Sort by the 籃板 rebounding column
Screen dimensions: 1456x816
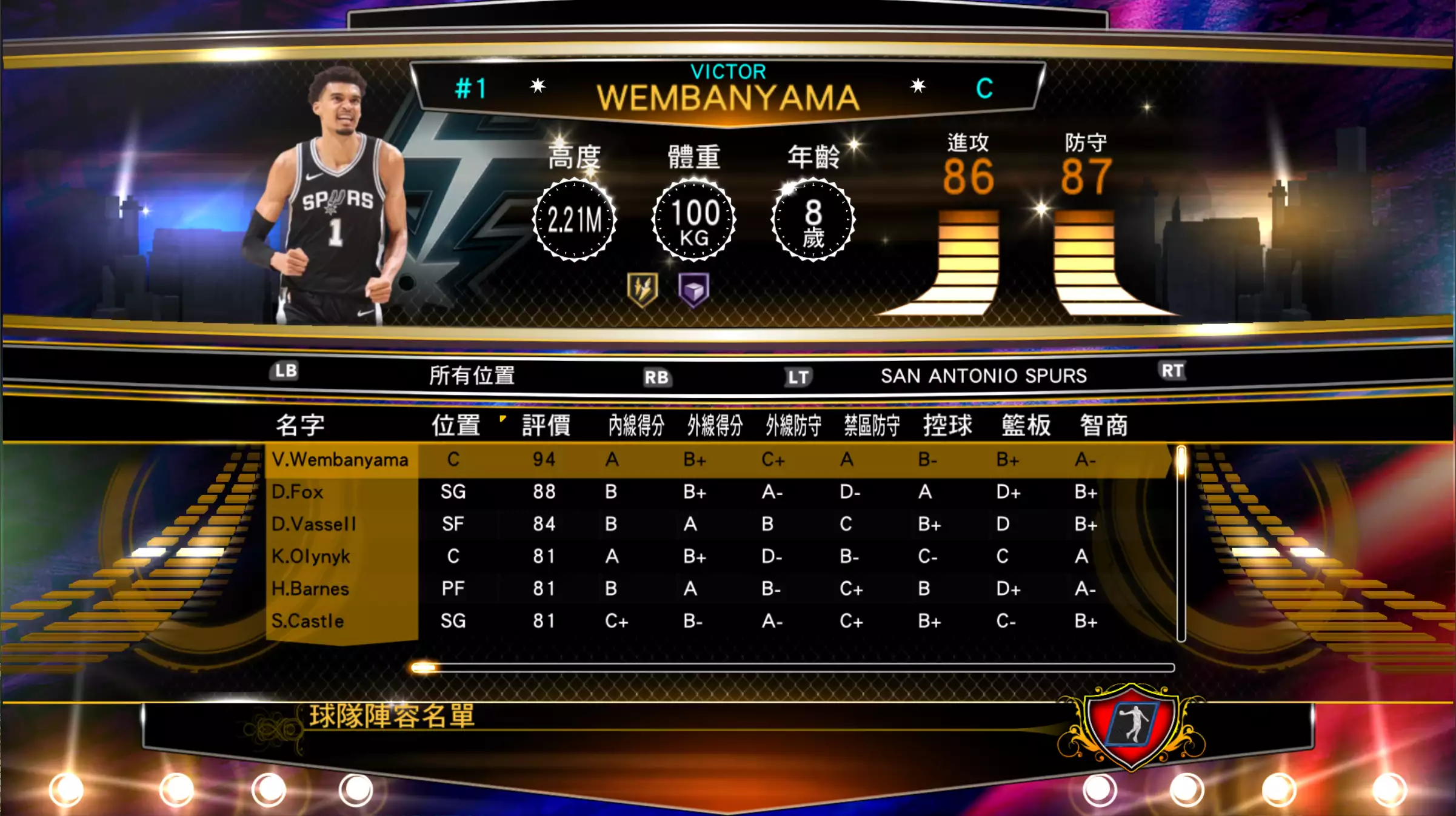[1026, 425]
